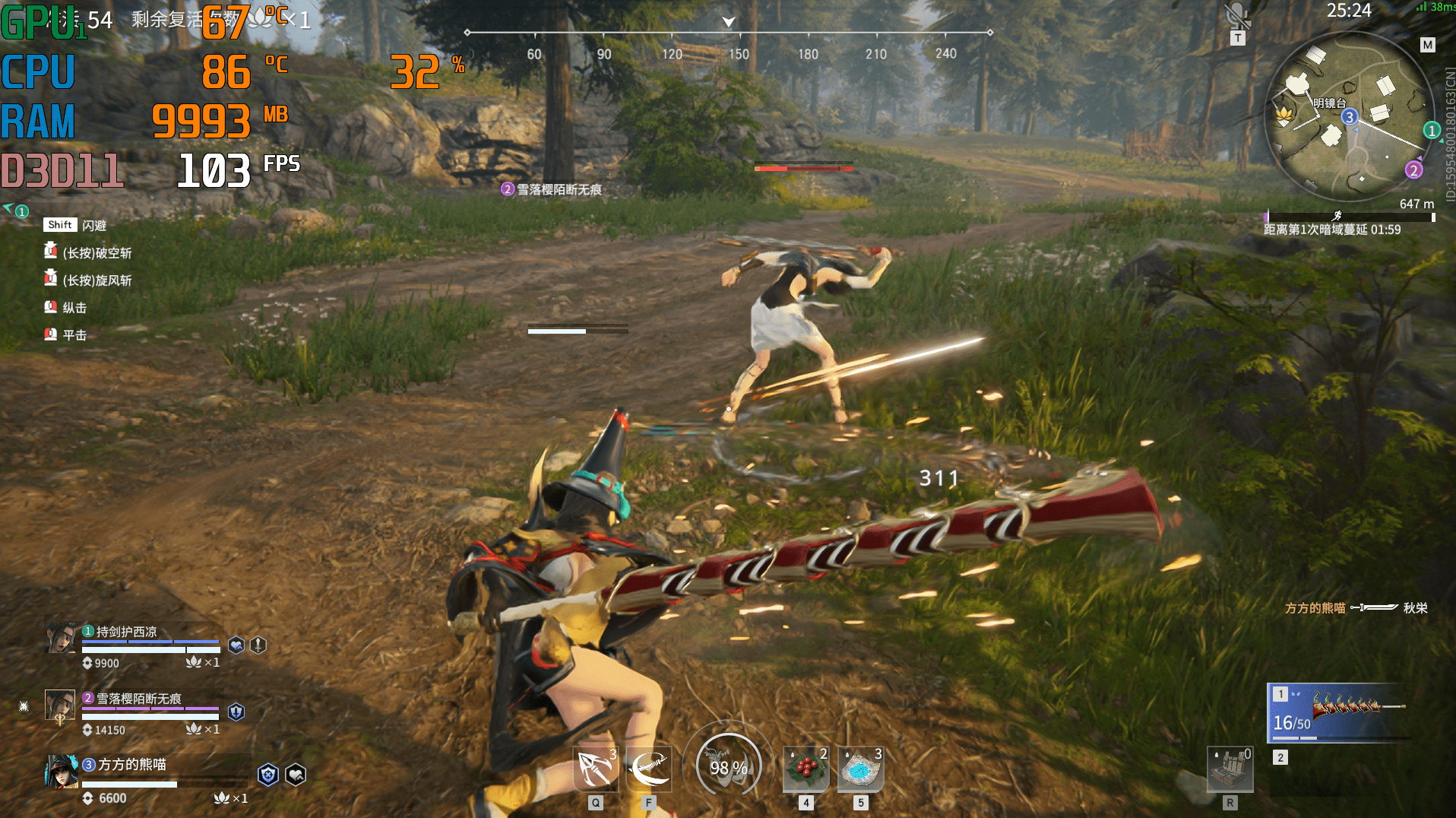Use the blue armor powder item slot
Viewport: 1456px width, 818px height.
tap(860, 769)
